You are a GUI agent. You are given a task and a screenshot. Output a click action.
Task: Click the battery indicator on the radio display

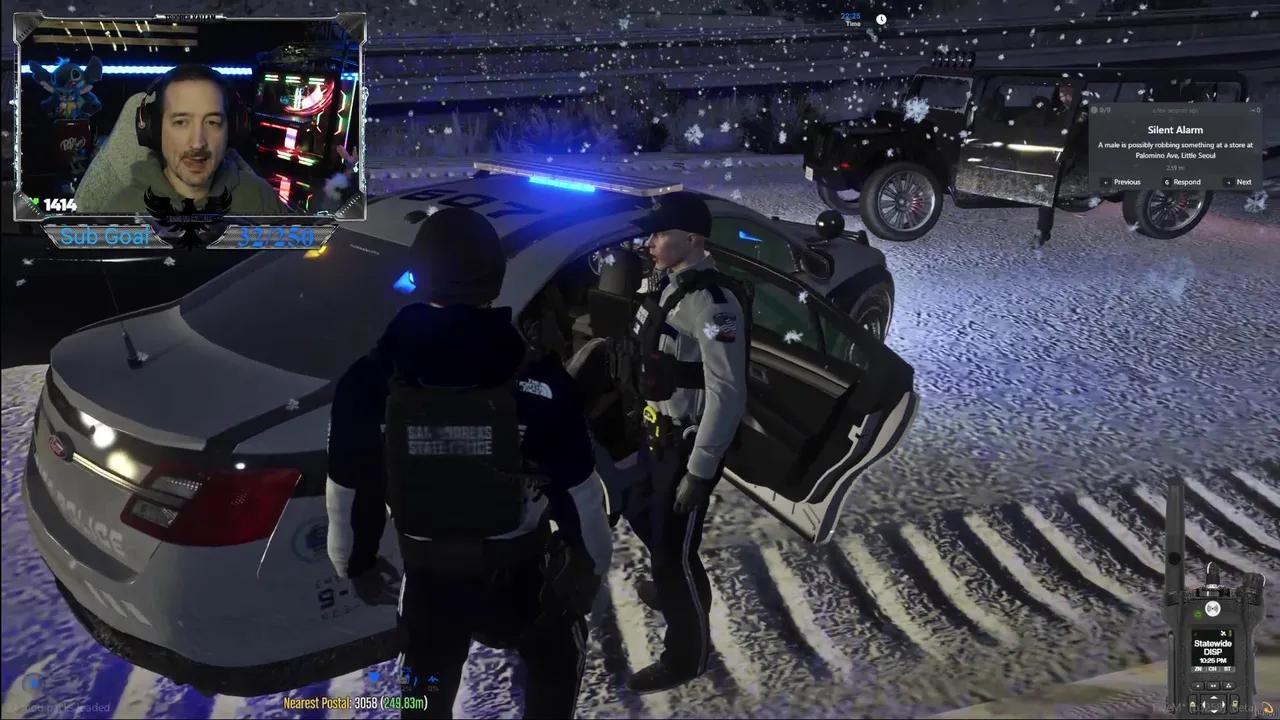pyautogui.click(x=1231, y=631)
